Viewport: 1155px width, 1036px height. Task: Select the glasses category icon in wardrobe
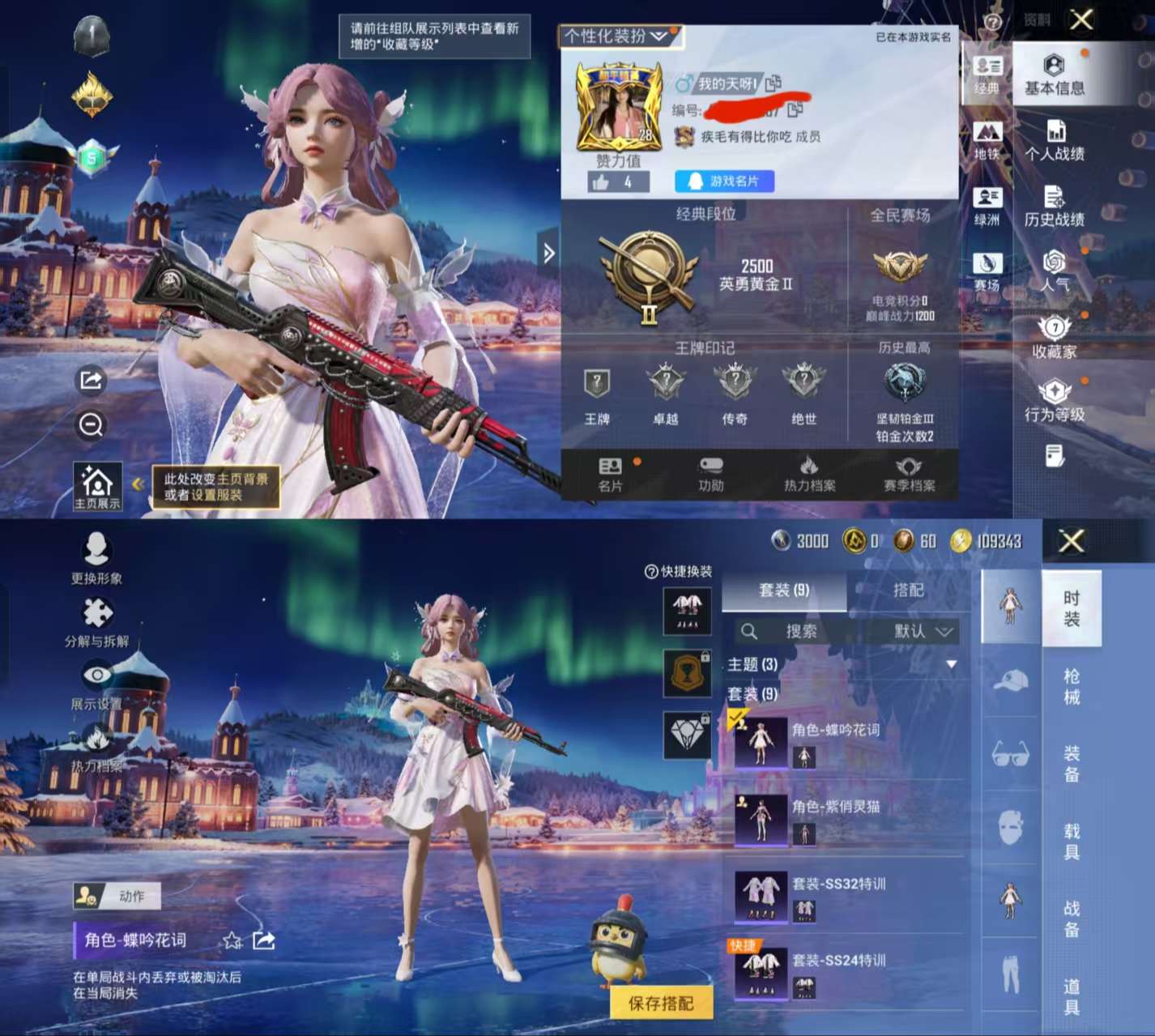pyautogui.click(x=1012, y=752)
